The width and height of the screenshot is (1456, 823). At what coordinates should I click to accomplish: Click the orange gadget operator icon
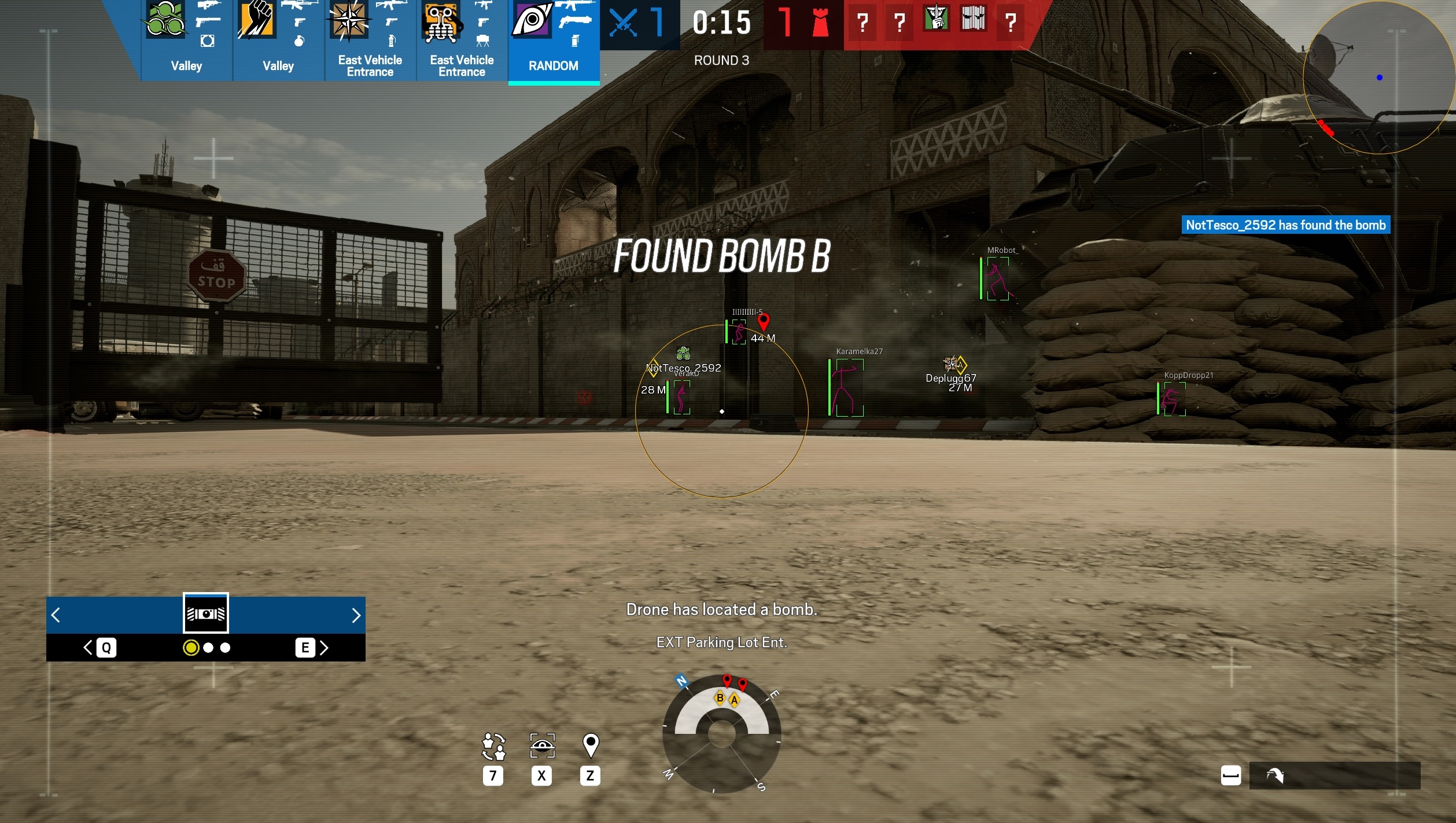440,23
